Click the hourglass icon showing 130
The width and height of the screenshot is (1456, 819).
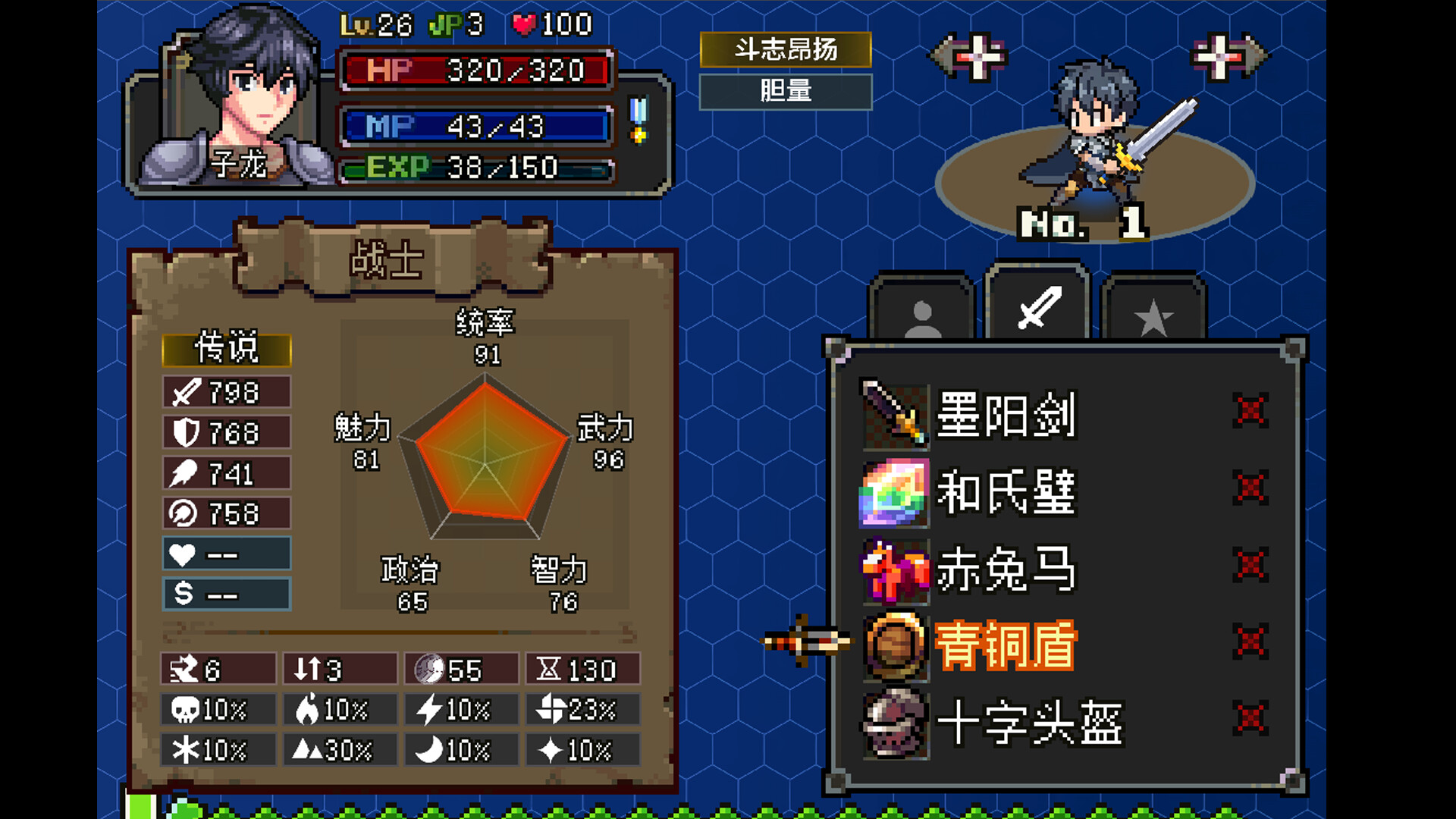coord(549,669)
